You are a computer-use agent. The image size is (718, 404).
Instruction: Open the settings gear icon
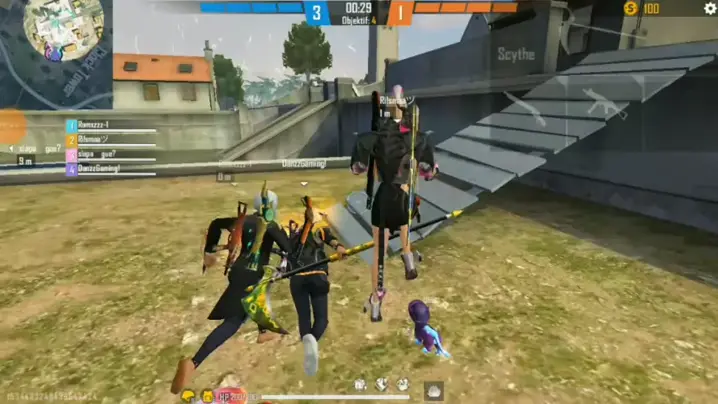[x=710, y=8]
